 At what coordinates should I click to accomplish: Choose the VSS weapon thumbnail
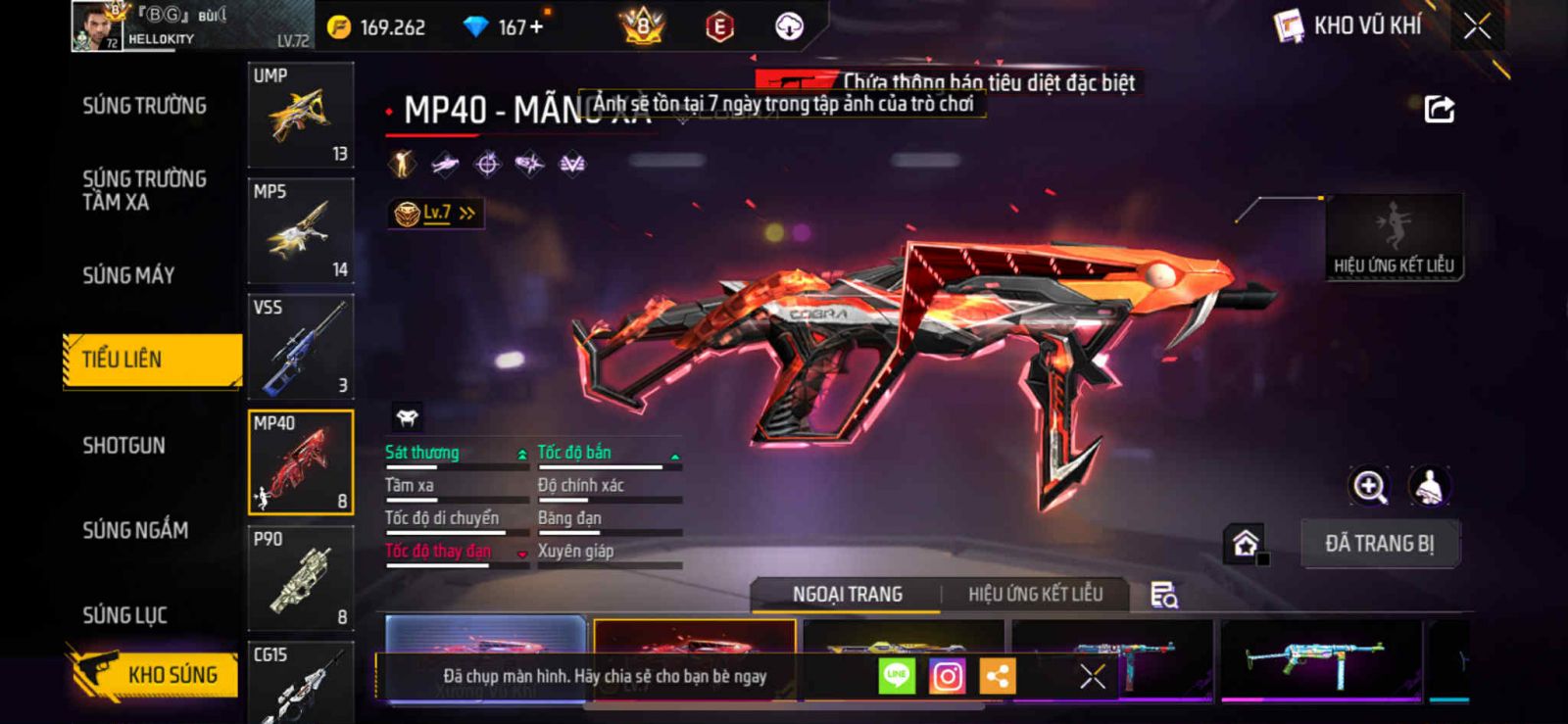(300, 347)
